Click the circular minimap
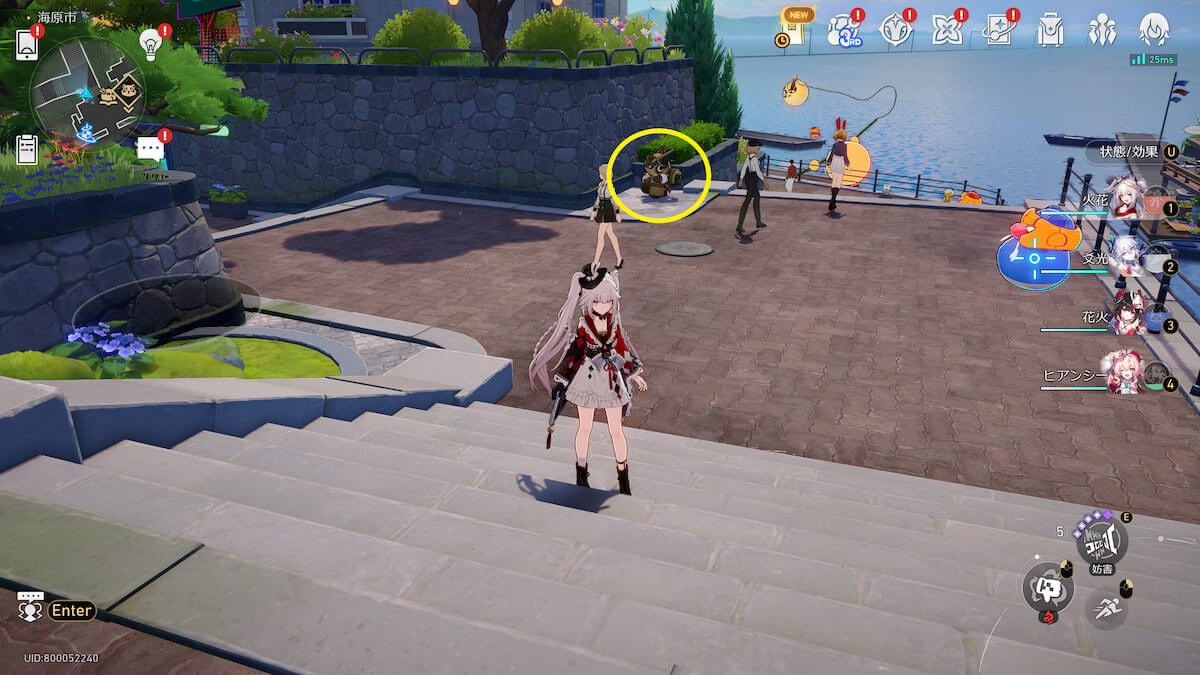Viewport: 1200px width, 675px height. [87, 93]
